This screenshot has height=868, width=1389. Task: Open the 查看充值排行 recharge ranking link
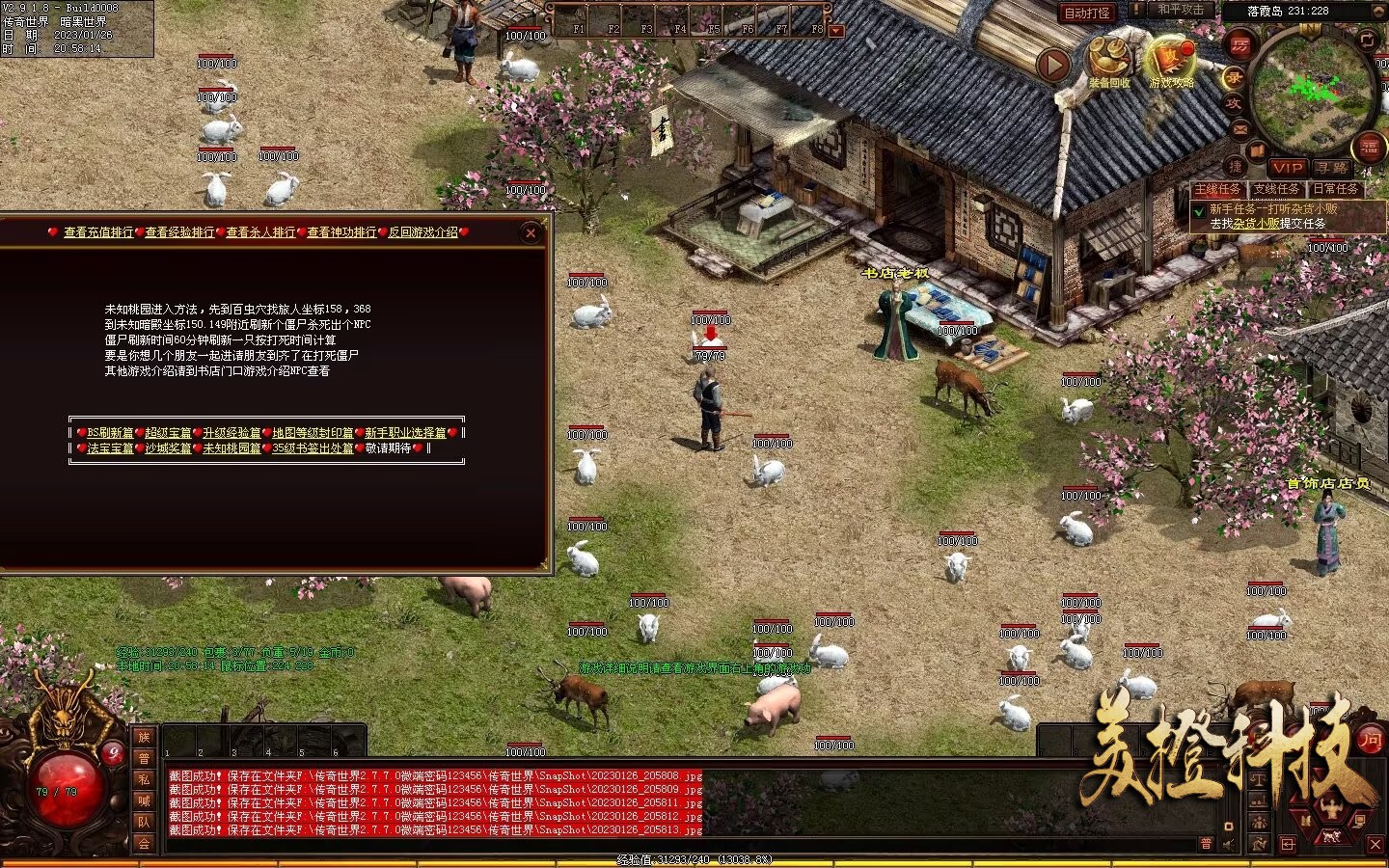pyautogui.click(x=98, y=232)
